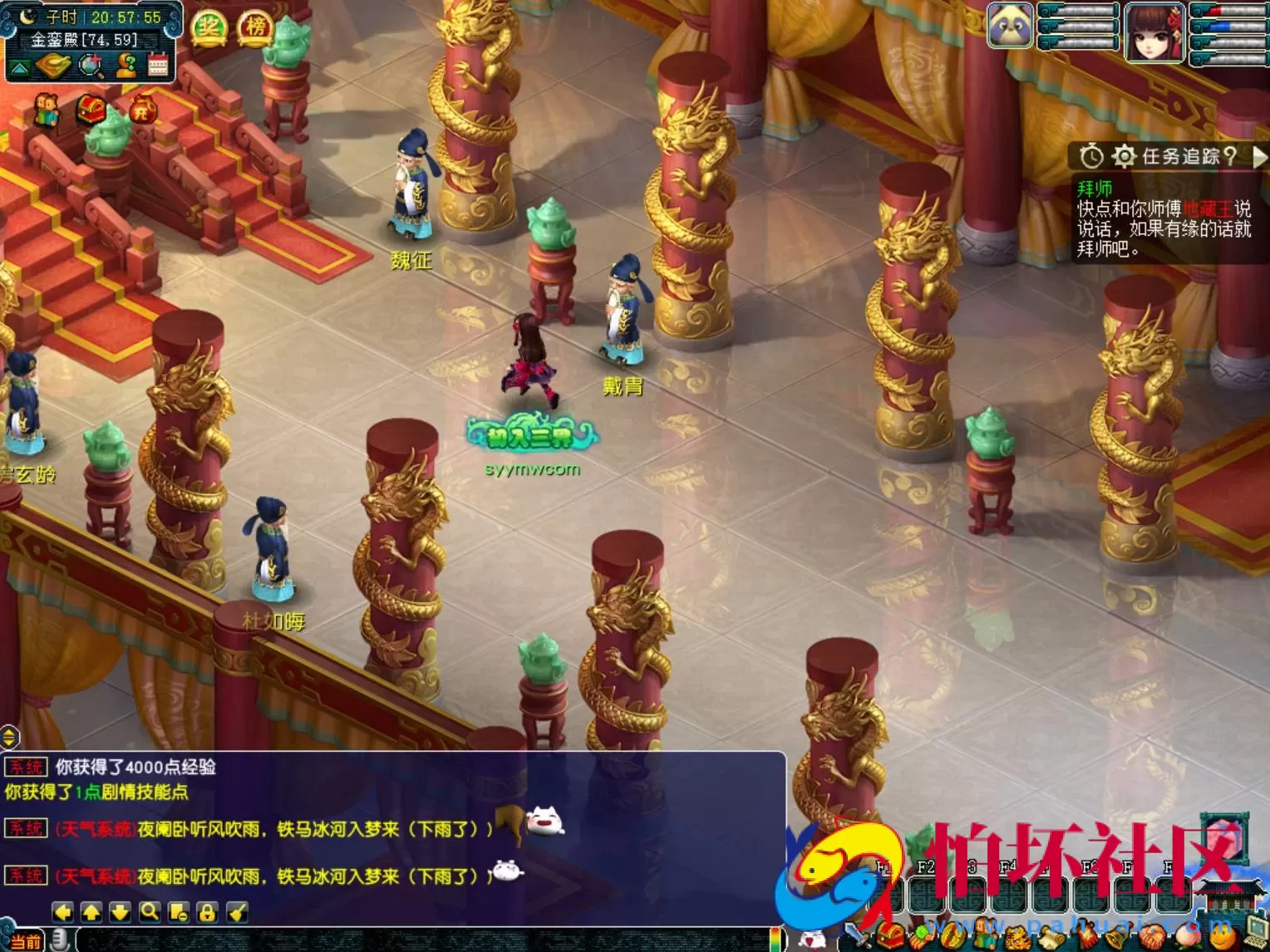Click the chat magnifier search button
The image size is (1270, 952).
pyautogui.click(x=150, y=912)
